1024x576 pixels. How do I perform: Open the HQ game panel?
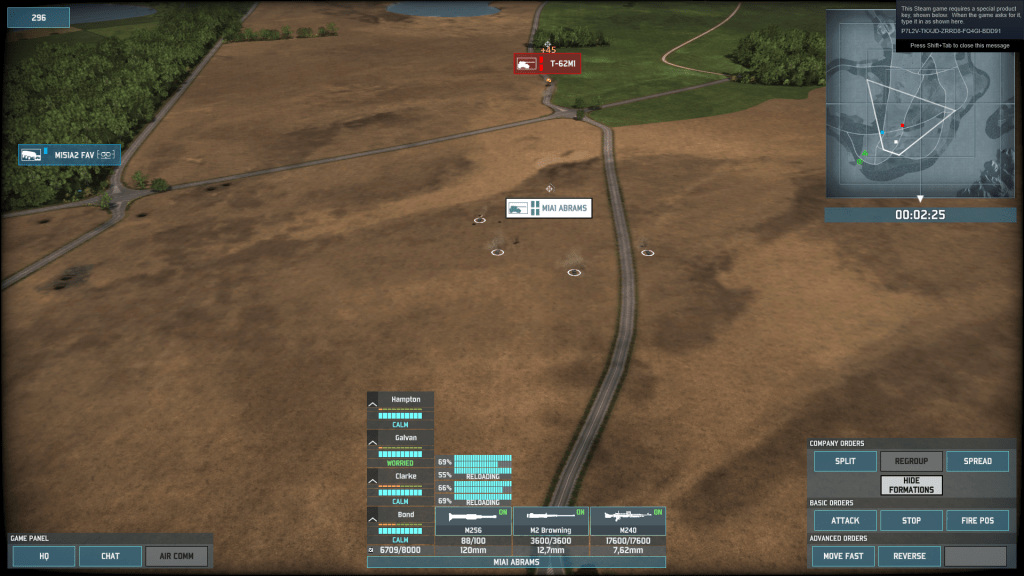pyautogui.click(x=44, y=556)
